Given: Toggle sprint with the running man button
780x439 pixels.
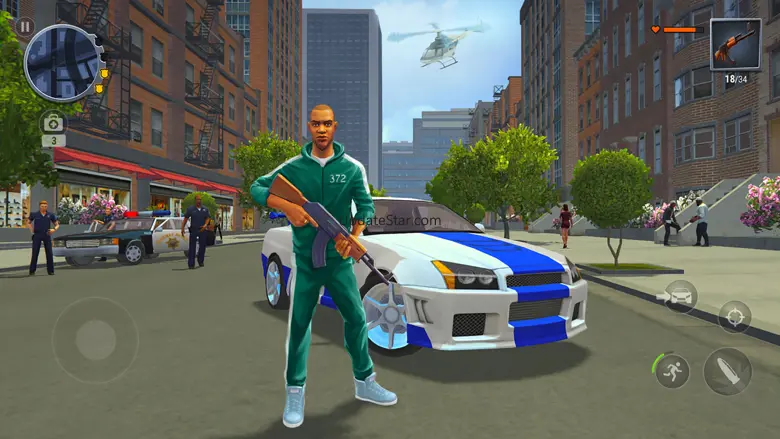Looking at the screenshot, I should [x=672, y=370].
